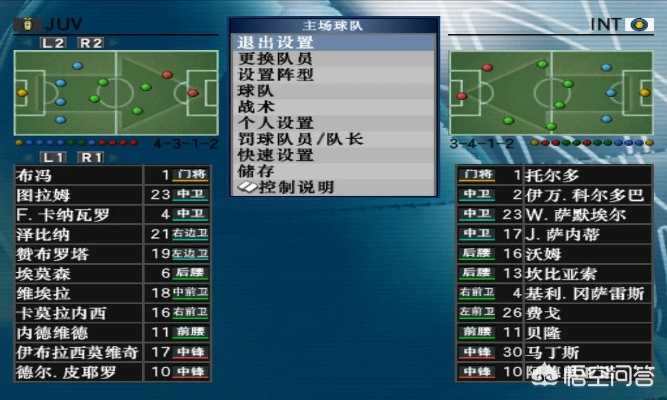This screenshot has height=400, width=667.
Task: Choose 内德维德 player row
Action: click(112, 332)
